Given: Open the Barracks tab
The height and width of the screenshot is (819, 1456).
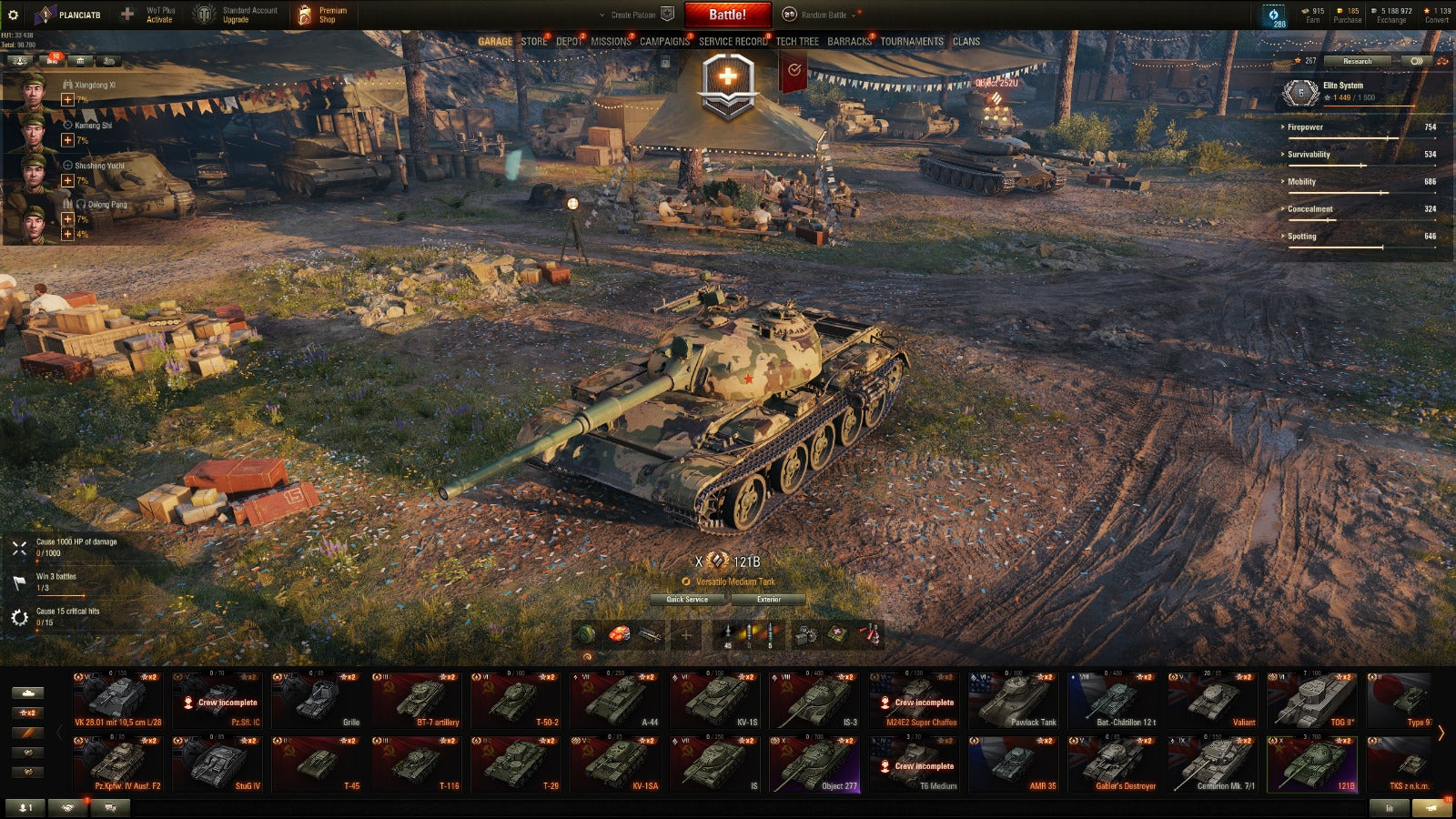Looking at the screenshot, I should coord(849,42).
